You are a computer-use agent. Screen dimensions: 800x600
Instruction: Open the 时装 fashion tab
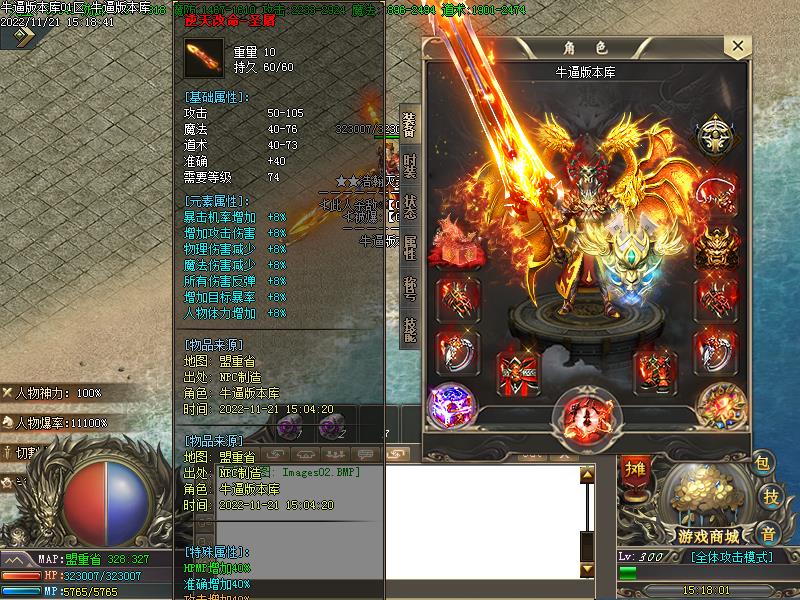pyautogui.click(x=409, y=164)
